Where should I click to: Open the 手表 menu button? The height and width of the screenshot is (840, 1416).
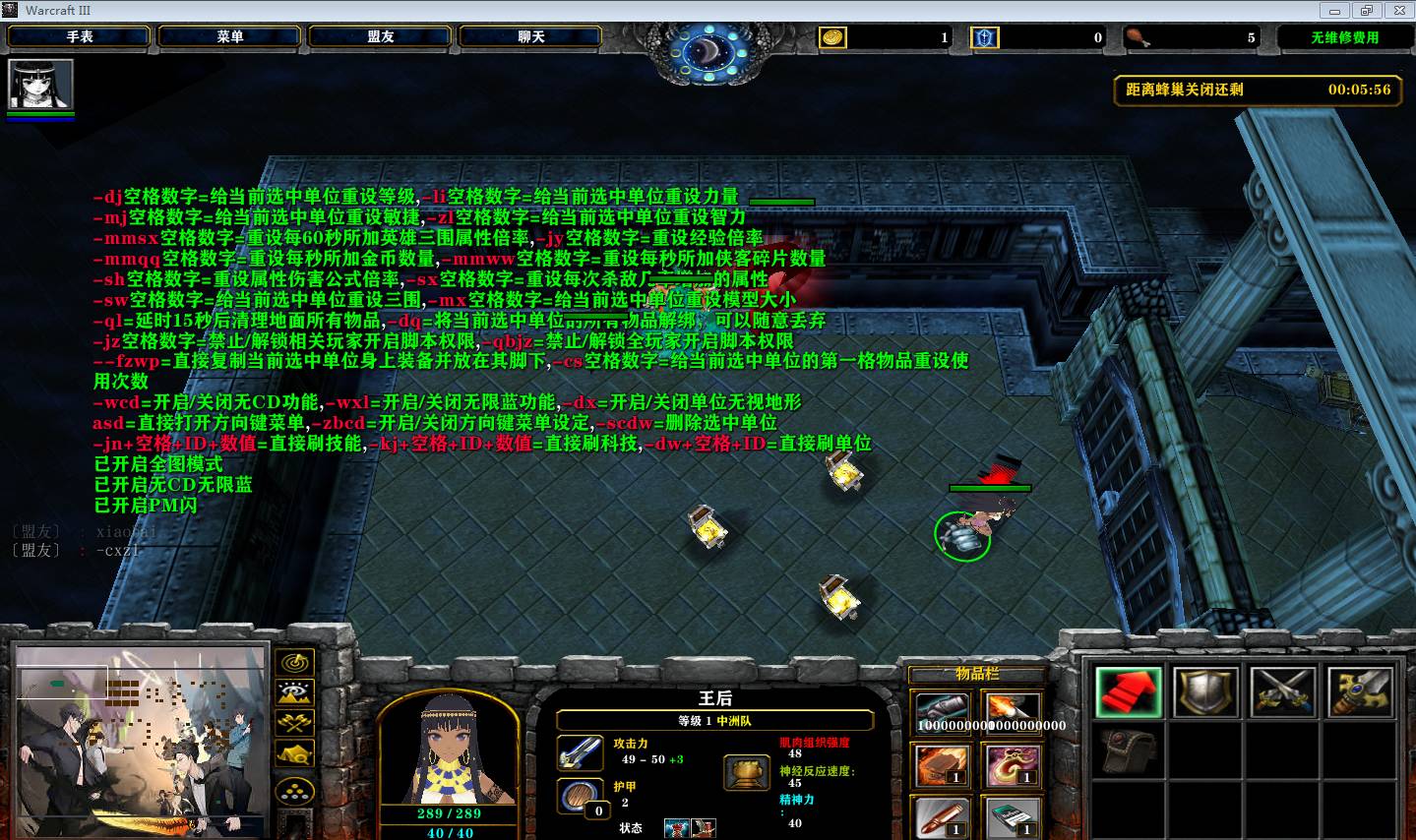pos(80,36)
